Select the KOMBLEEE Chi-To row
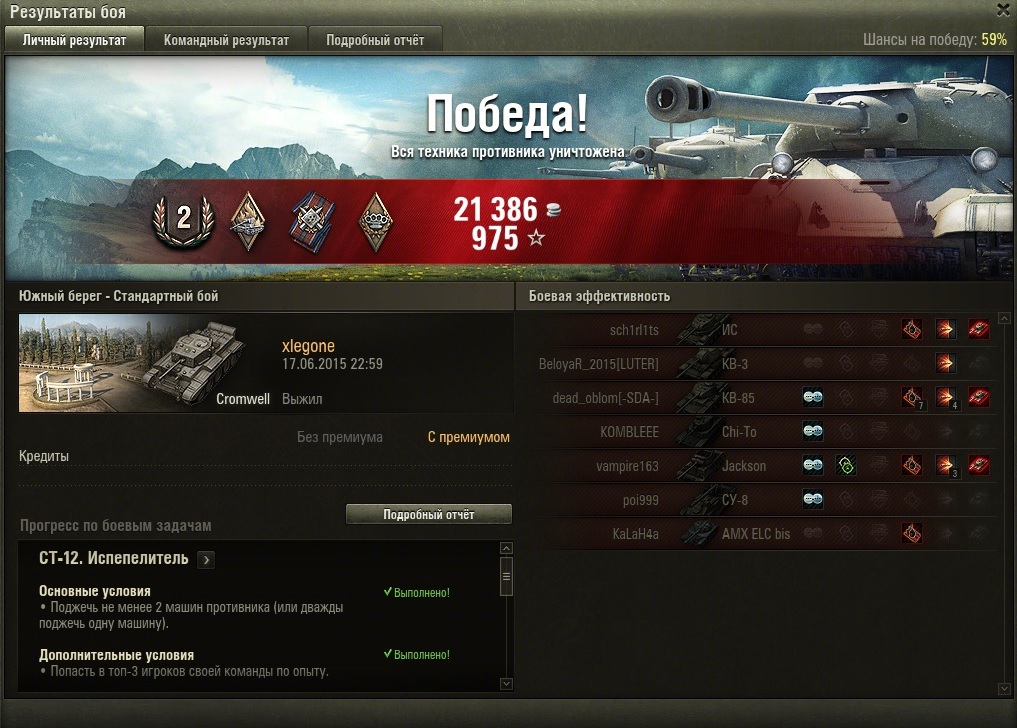Viewport: 1017px width, 728px height. (760, 432)
